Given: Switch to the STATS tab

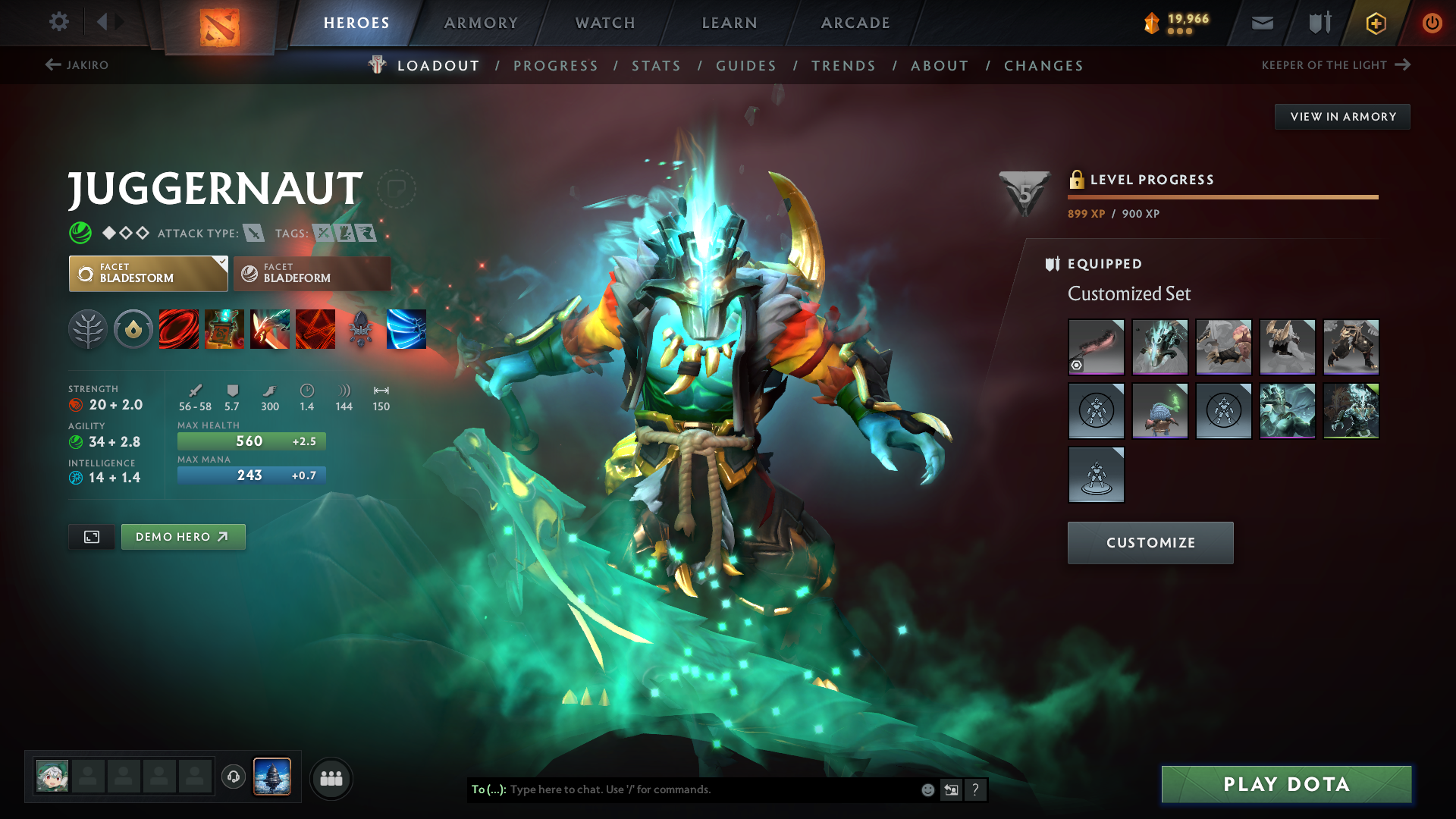Looking at the screenshot, I should tap(657, 66).
